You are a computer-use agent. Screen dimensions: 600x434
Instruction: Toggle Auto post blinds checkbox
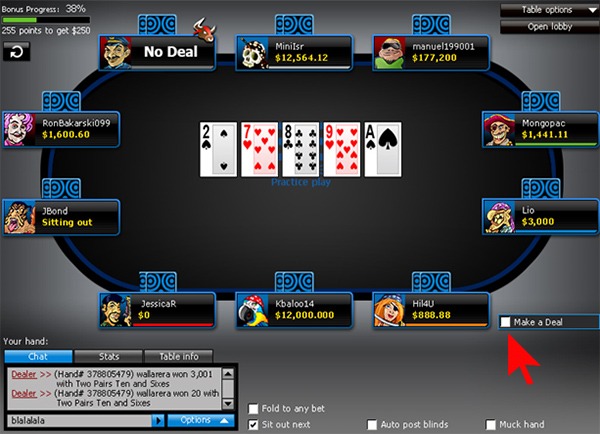click(373, 424)
